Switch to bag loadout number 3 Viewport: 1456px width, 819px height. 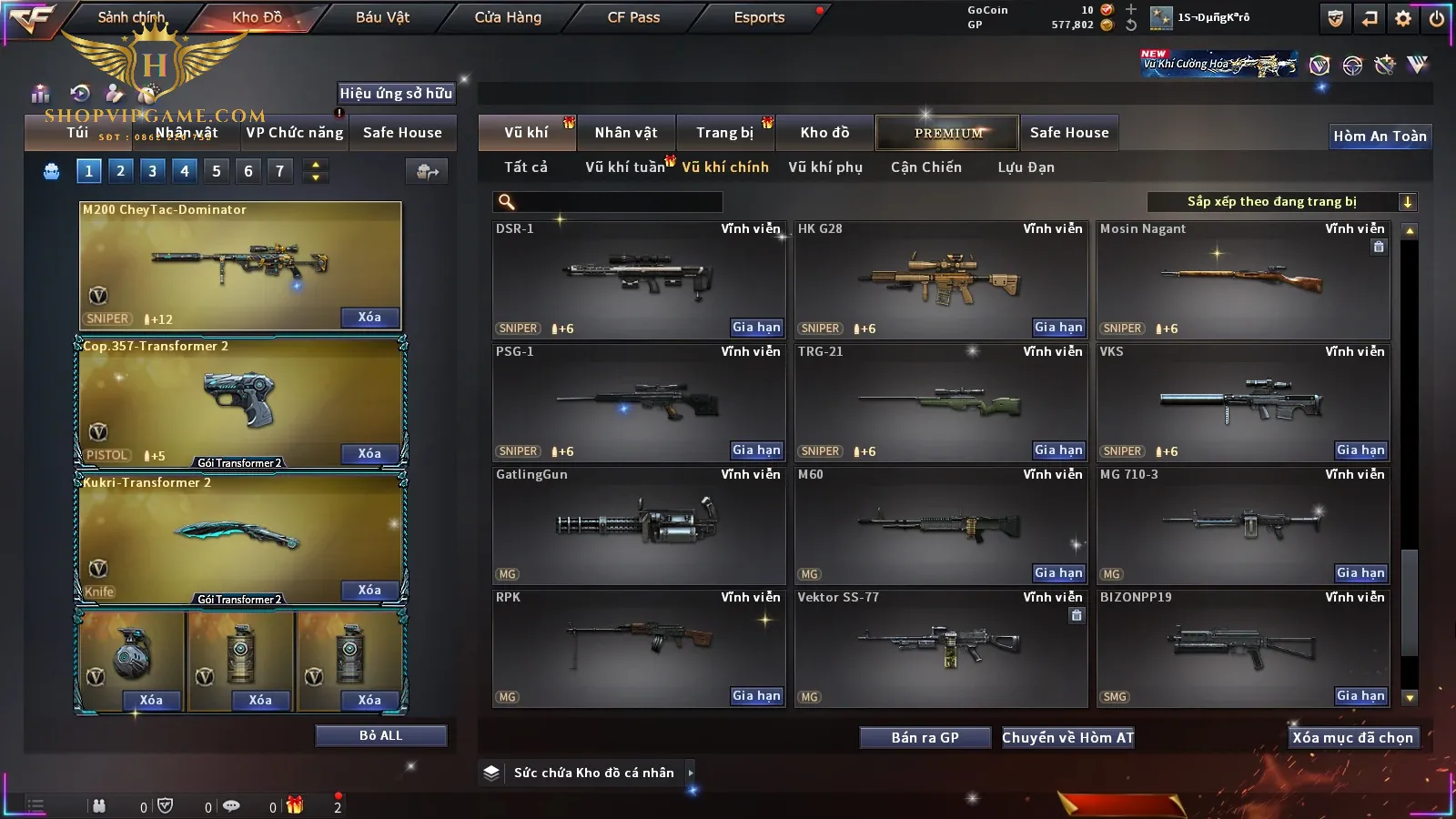pyautogui.click(x=152, y=171)
